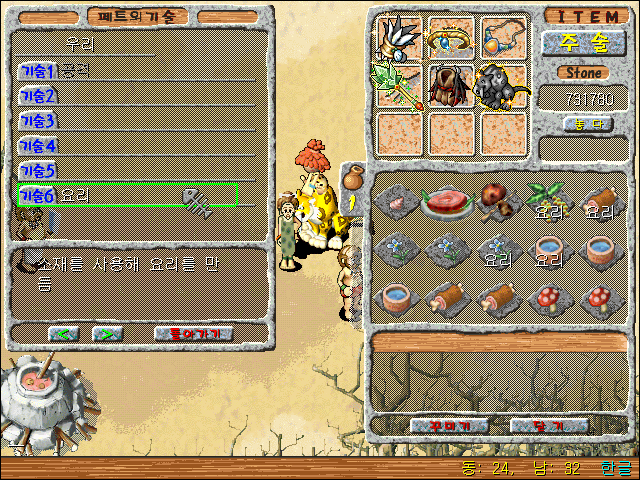The image size is (640, 480).
Task: Select the gem necklace equipment slot
Action: (502, 38)
